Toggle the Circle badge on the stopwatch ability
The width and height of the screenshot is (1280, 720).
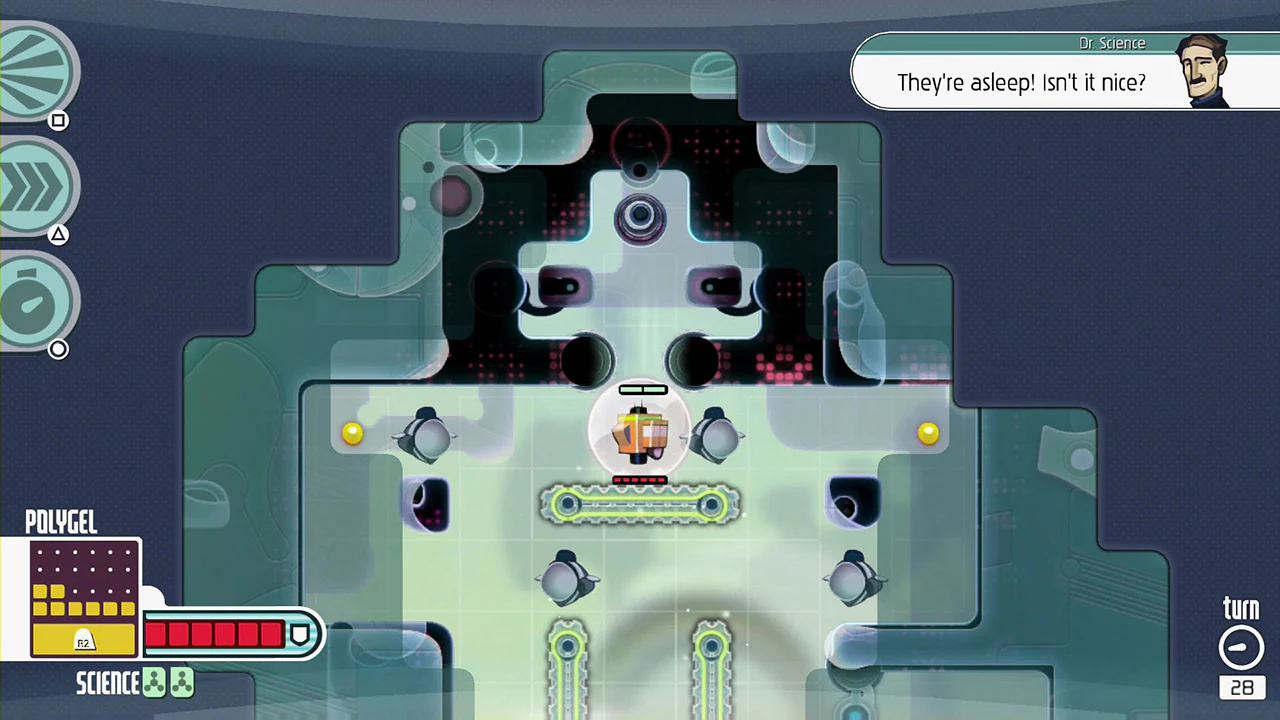(x=58, y=349)
